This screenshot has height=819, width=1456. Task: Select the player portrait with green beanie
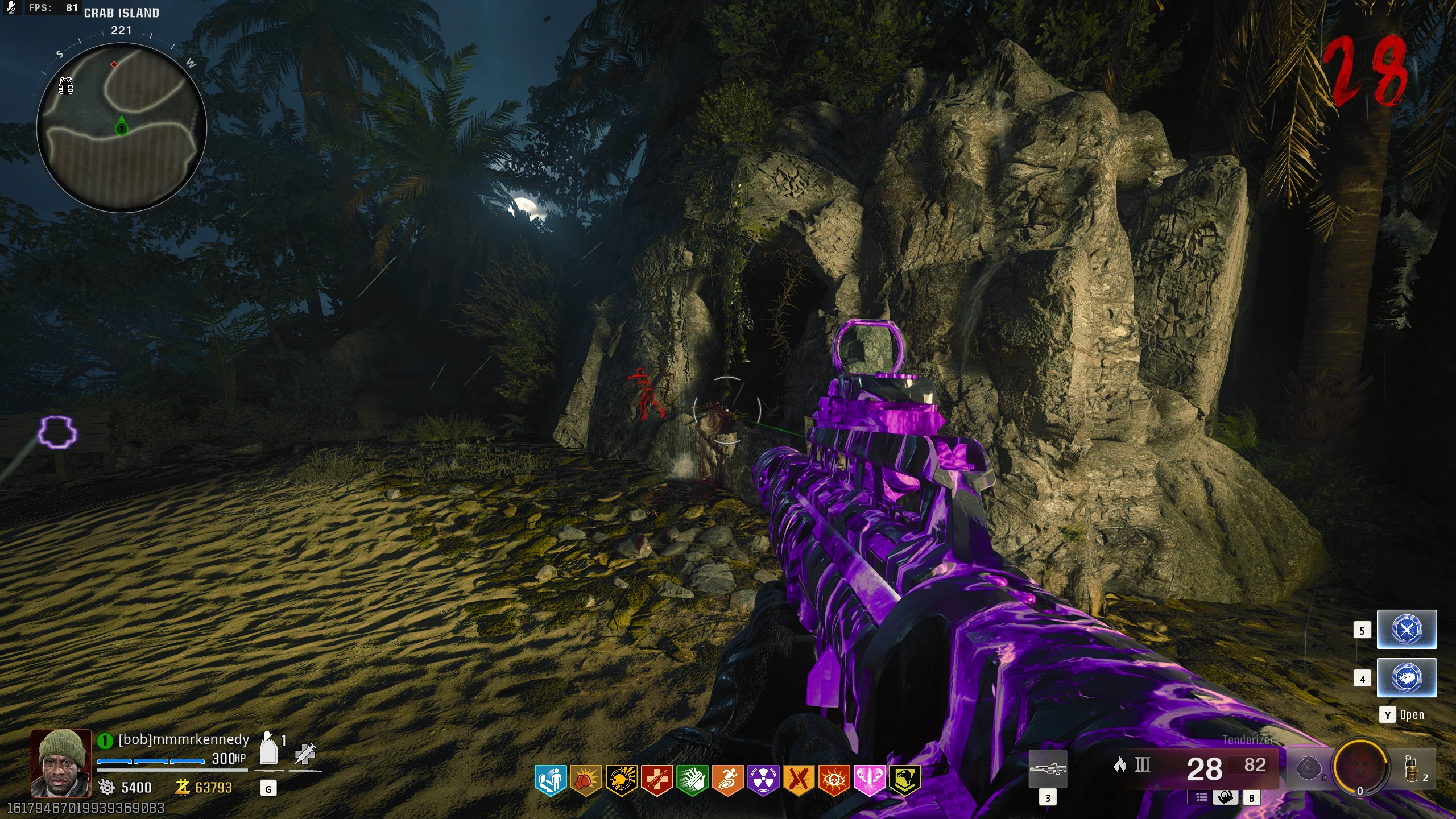(x=61, y=763)
